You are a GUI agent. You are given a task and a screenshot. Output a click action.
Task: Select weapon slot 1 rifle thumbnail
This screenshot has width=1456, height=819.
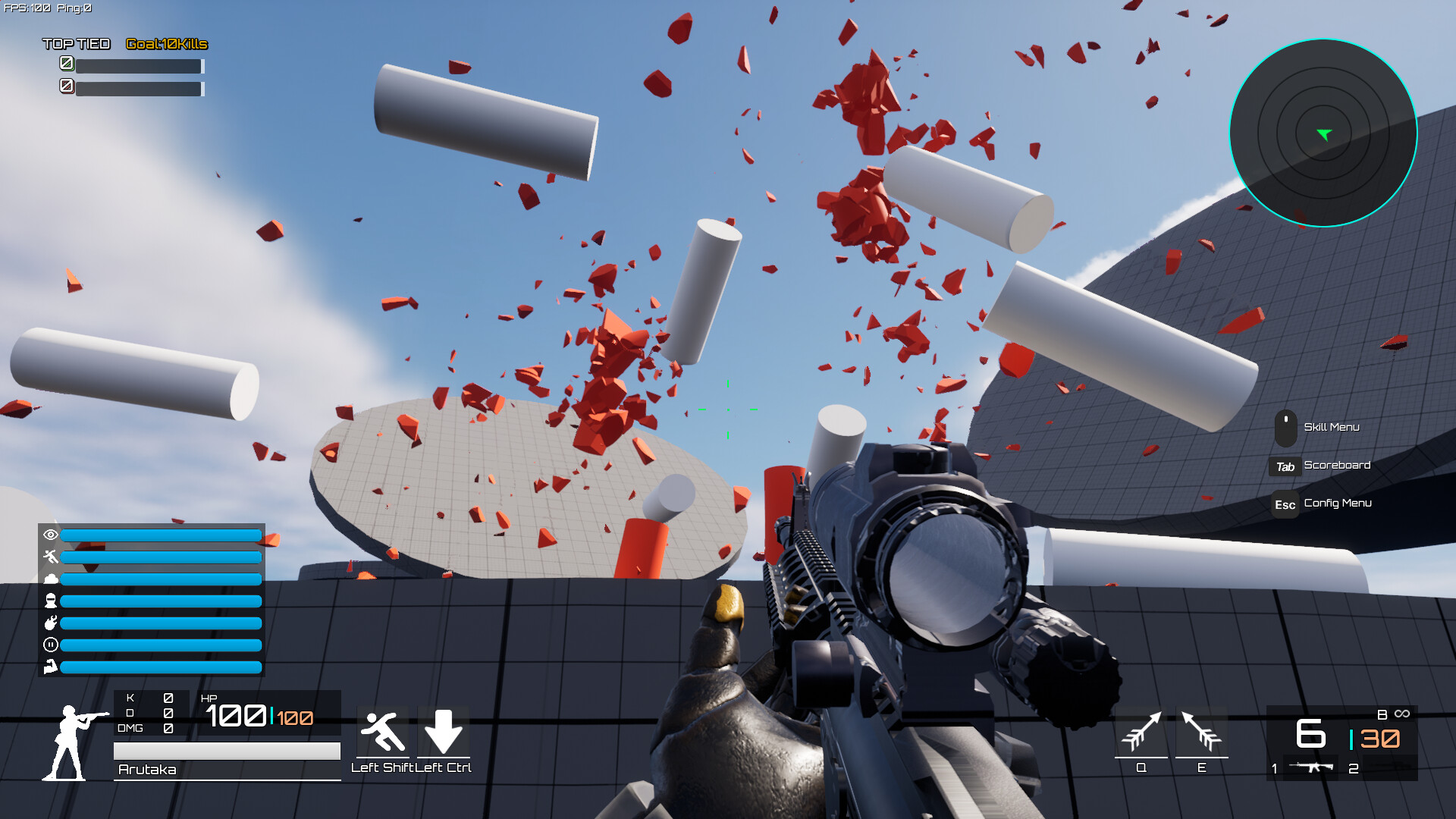tap(1312, 766)
